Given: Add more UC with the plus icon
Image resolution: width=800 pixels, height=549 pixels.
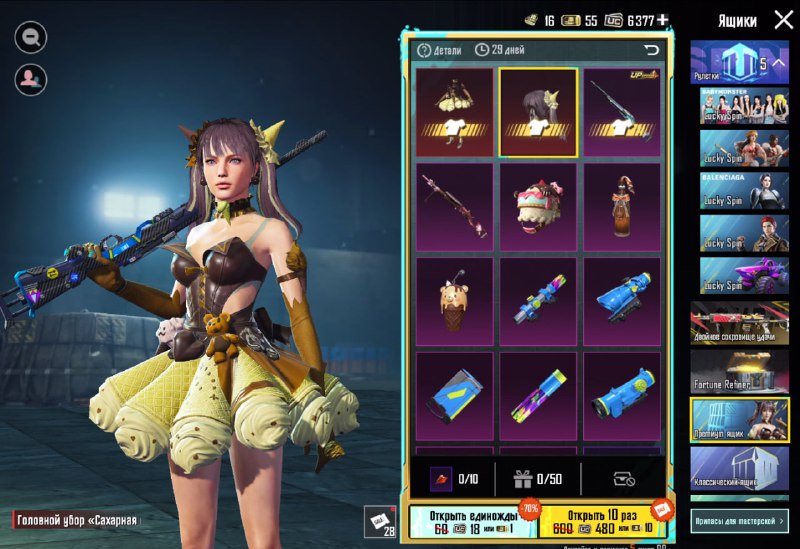Looking at the screenshot, I should pyautogui.click(x=662, y=20).
